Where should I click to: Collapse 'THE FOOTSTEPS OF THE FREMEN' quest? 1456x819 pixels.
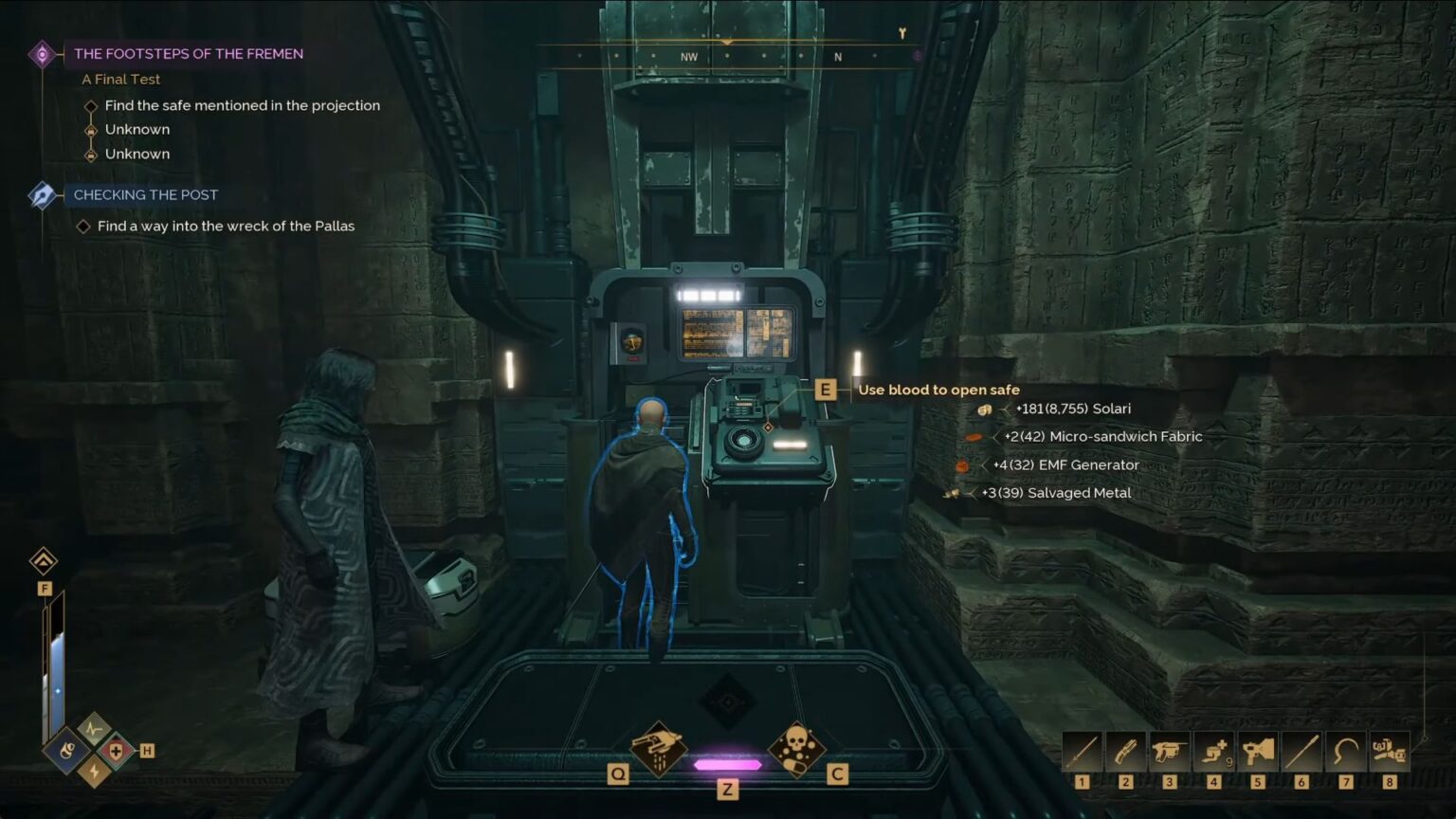point(188,53)
